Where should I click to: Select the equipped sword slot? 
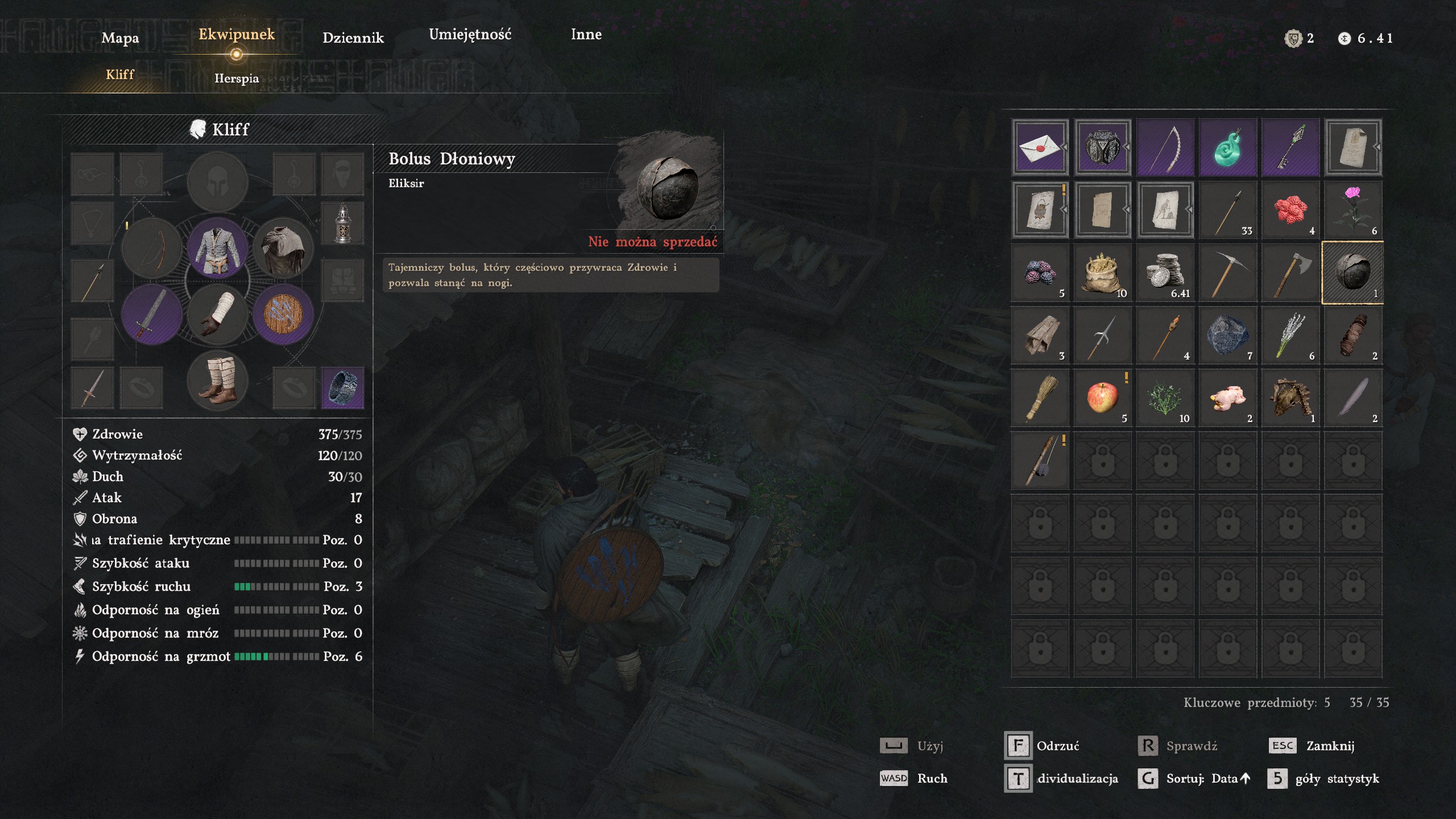tap(152, 315)
